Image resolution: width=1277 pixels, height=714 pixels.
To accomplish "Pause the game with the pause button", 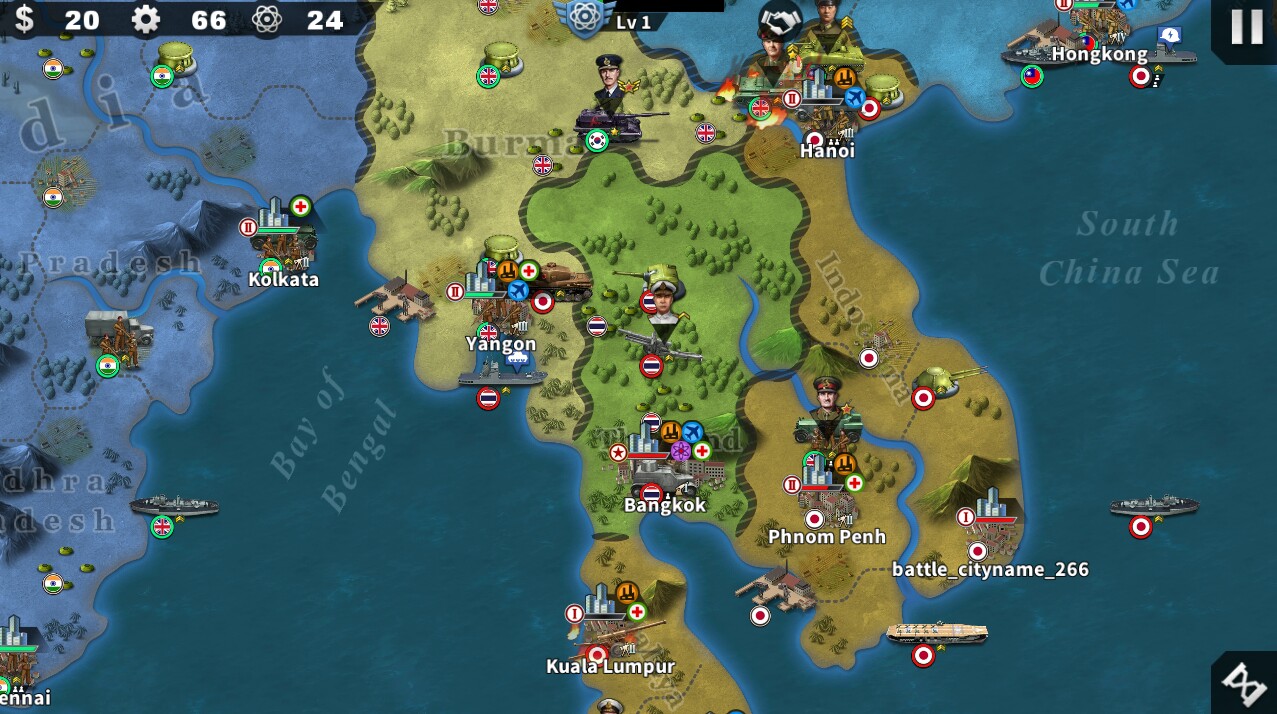I will pos(1245,27).
